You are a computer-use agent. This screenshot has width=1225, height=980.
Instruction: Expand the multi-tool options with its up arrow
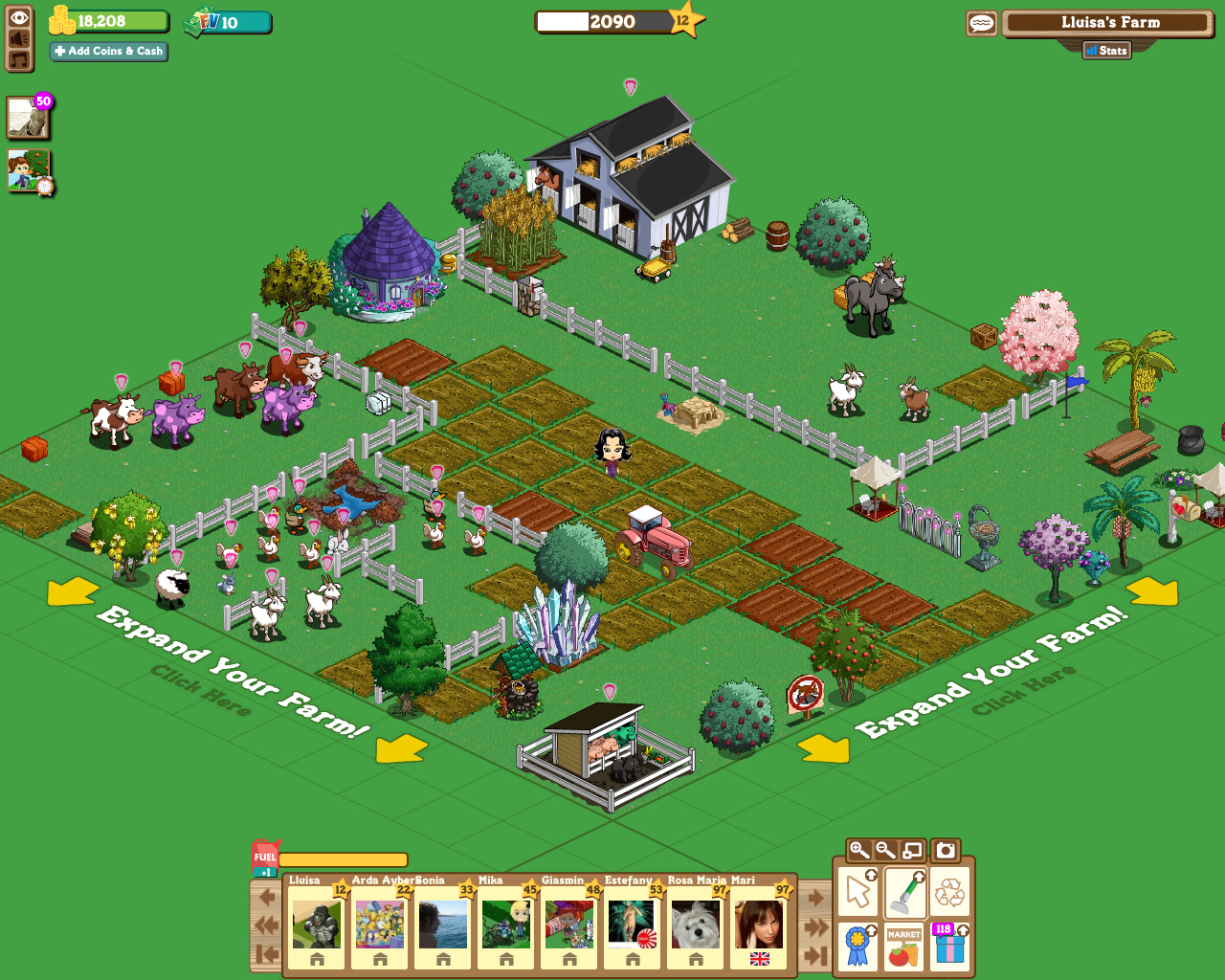[x=872, y=877]
